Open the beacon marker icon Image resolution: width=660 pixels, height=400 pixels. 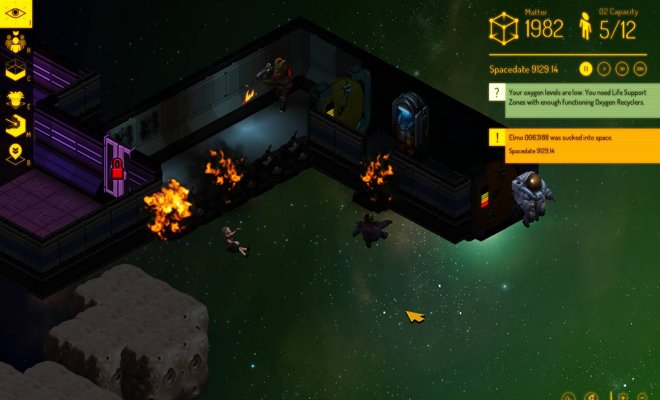point(16,153)
